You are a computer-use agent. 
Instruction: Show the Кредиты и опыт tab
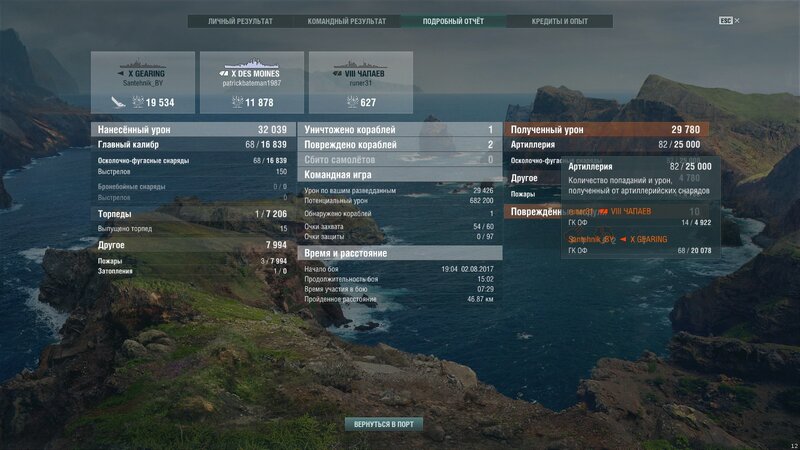click(559, 21)
